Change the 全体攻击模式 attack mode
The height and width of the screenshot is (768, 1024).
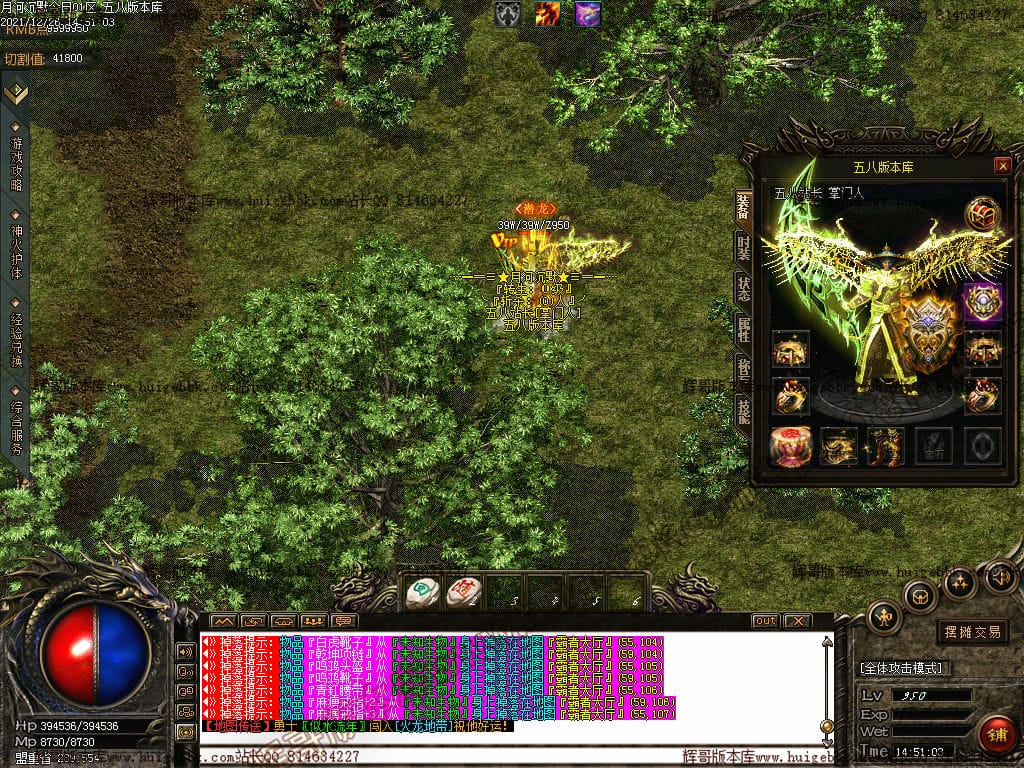click(x=905, y=668)
